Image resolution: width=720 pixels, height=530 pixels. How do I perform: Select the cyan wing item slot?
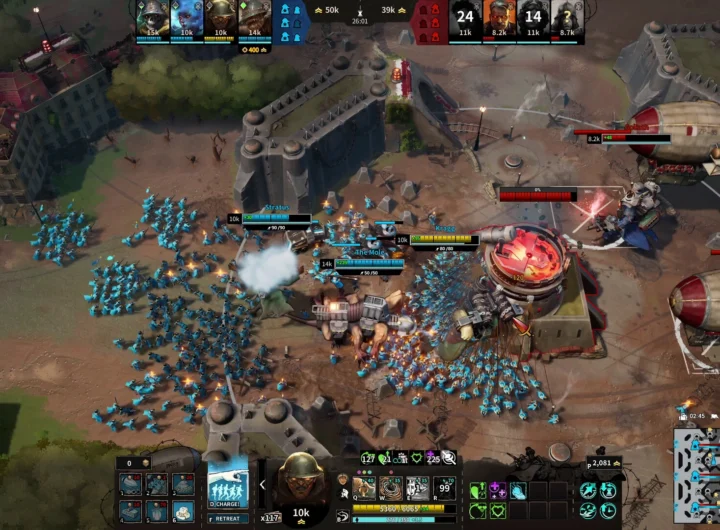point(518,490)
